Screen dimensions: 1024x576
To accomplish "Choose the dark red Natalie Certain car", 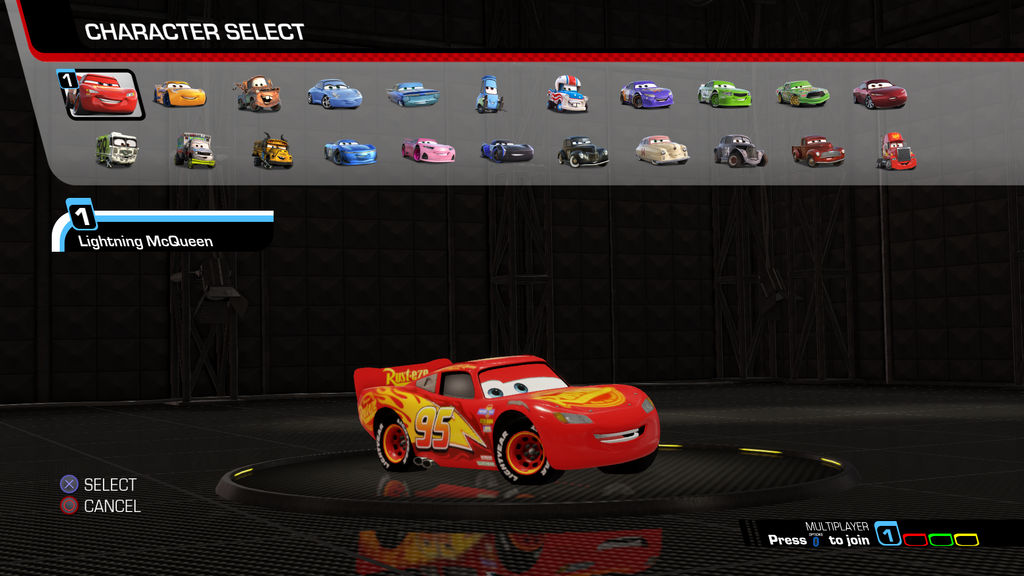I will [x=880, y=95].
